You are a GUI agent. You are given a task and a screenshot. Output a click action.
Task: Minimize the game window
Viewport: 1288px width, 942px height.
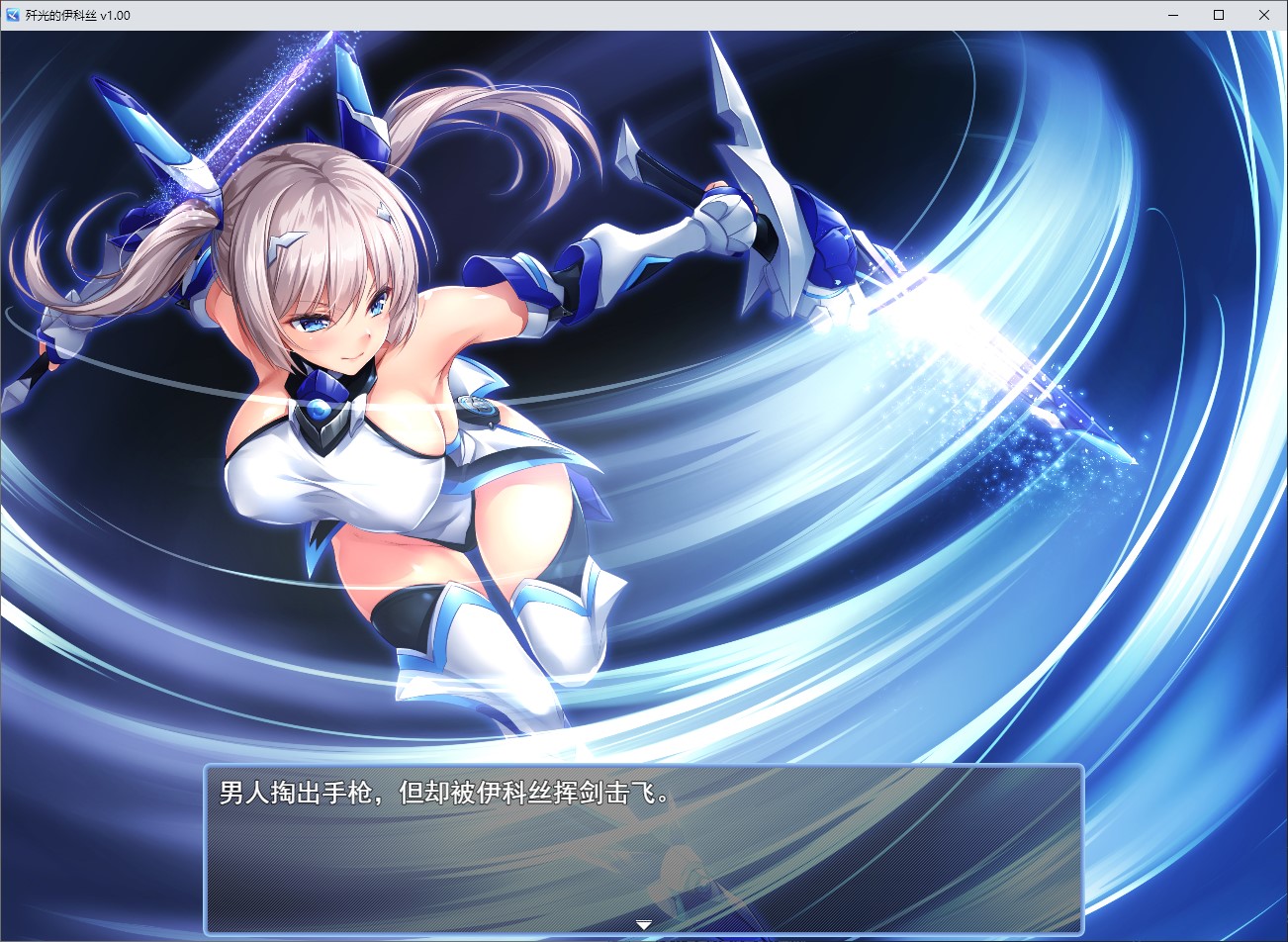(1173, 15)
